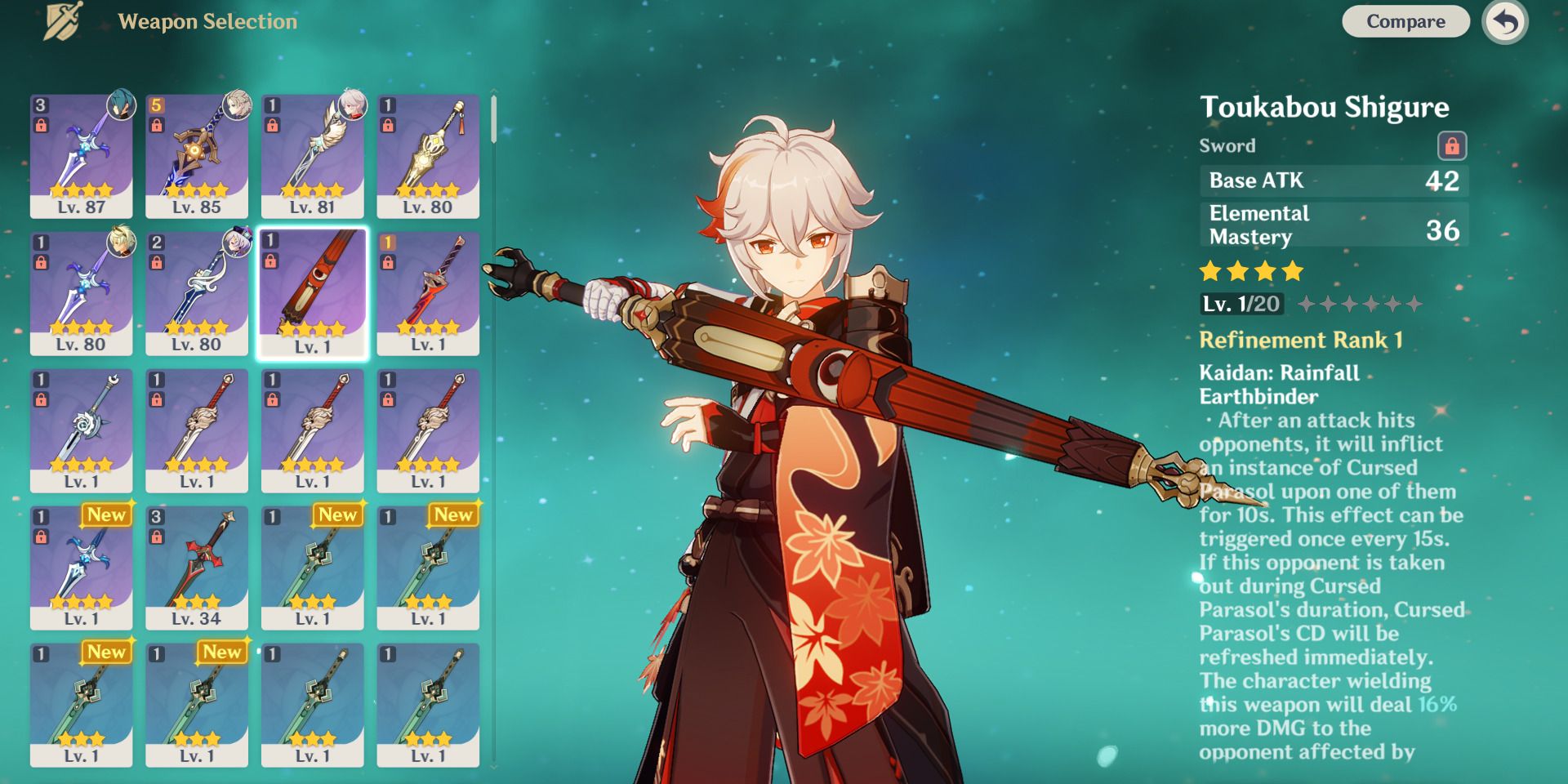
Task: Click the x3 quantity badge on the Lv. 87 sword
Action: (x=39, y=103)
